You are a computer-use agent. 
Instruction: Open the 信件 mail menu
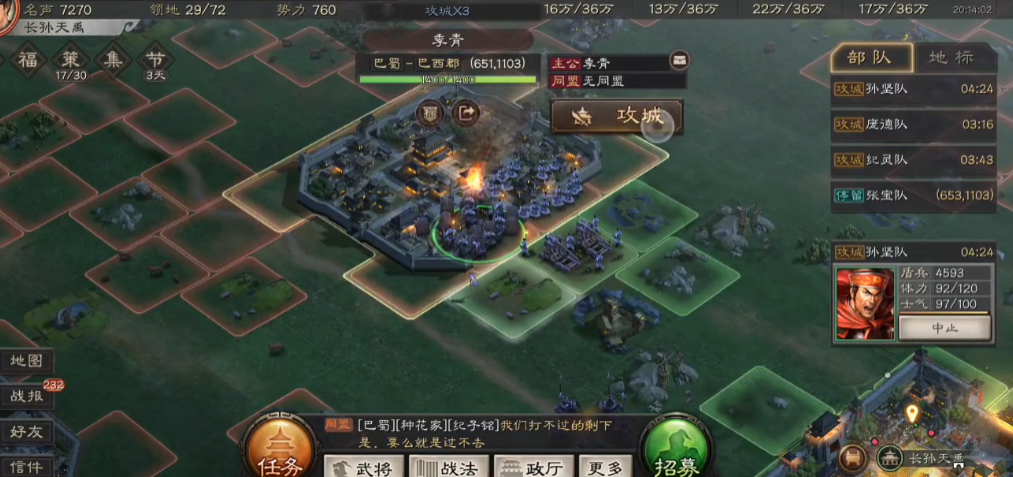pos(25,465)
